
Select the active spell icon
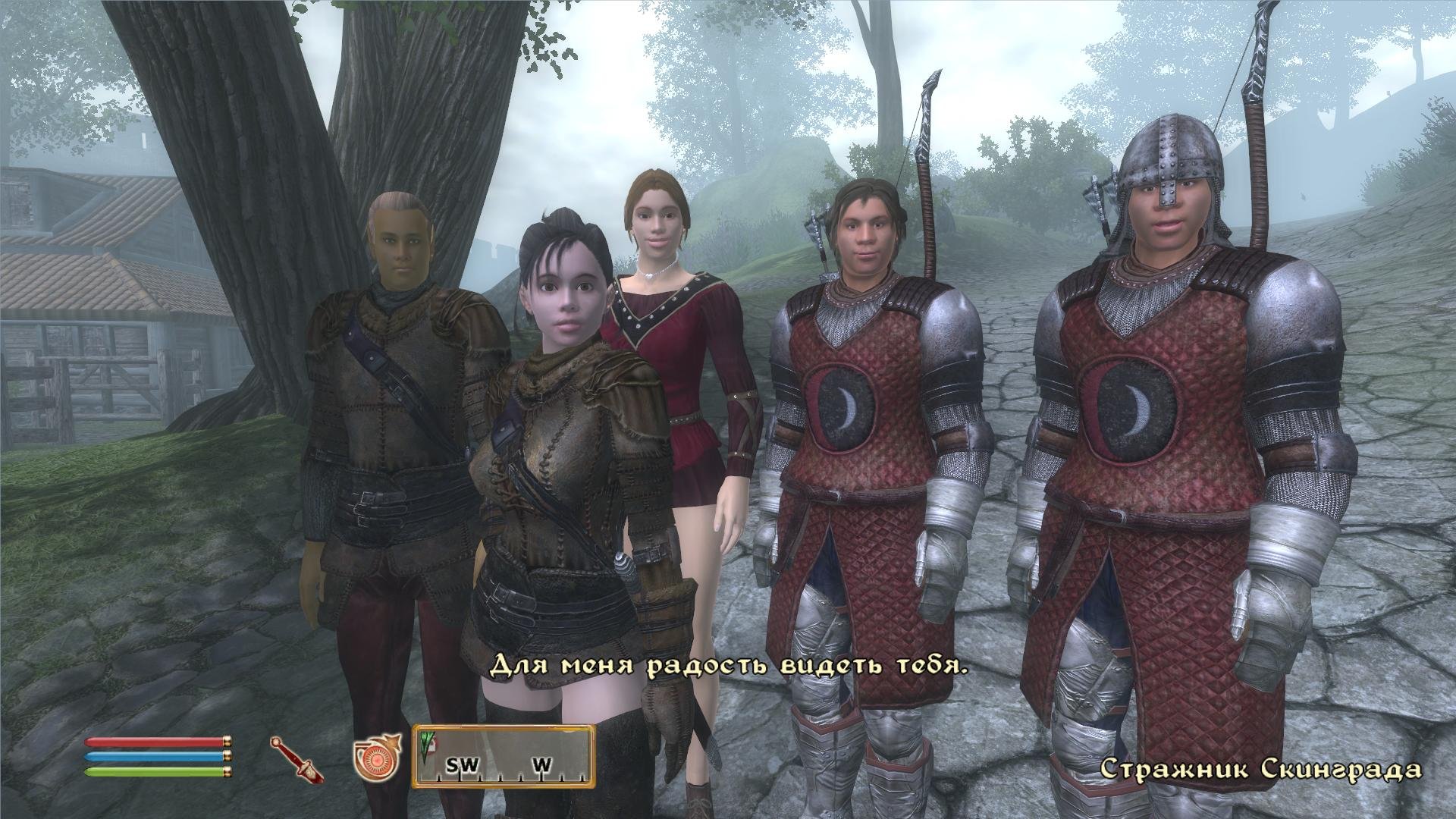376,758
